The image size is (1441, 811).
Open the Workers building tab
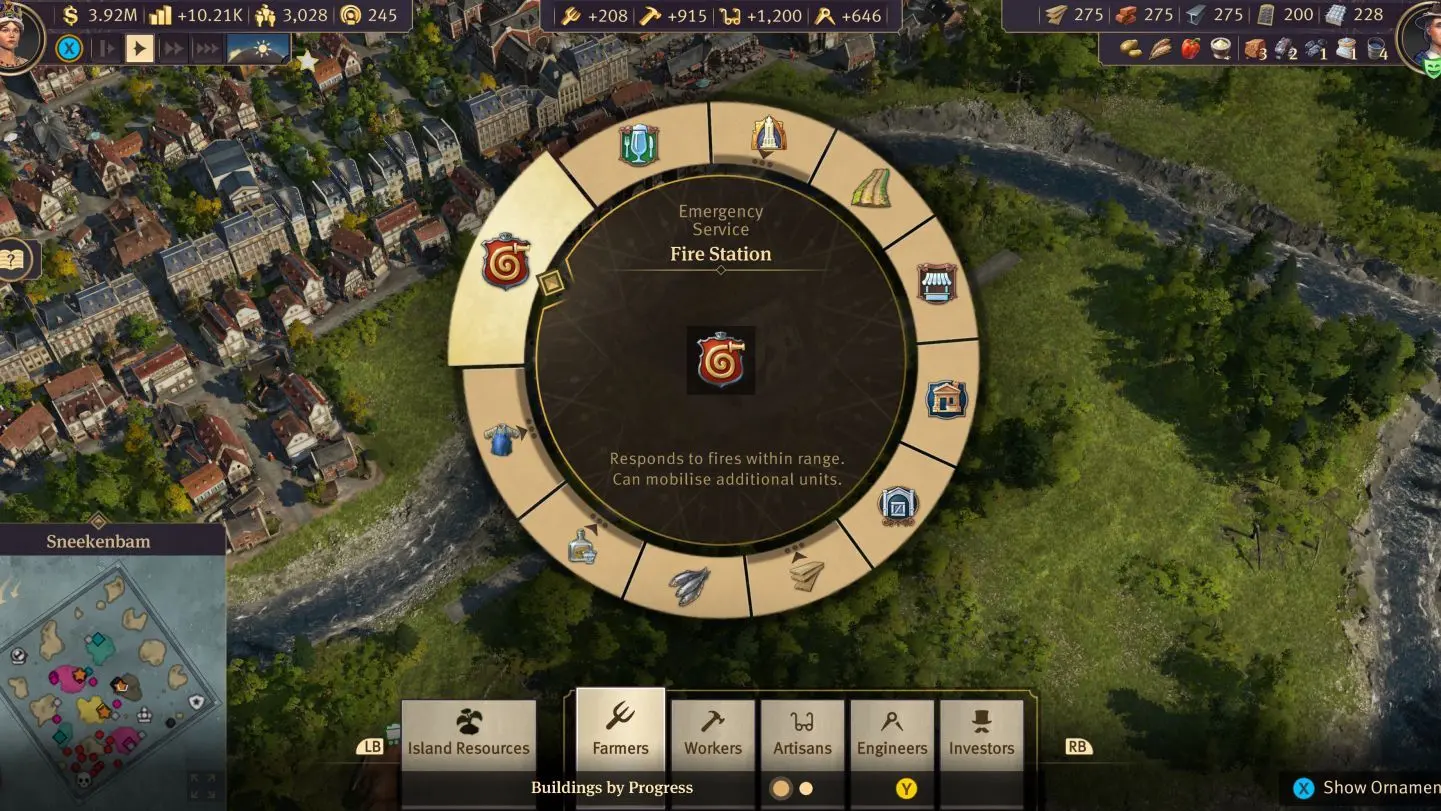[713, 734]
